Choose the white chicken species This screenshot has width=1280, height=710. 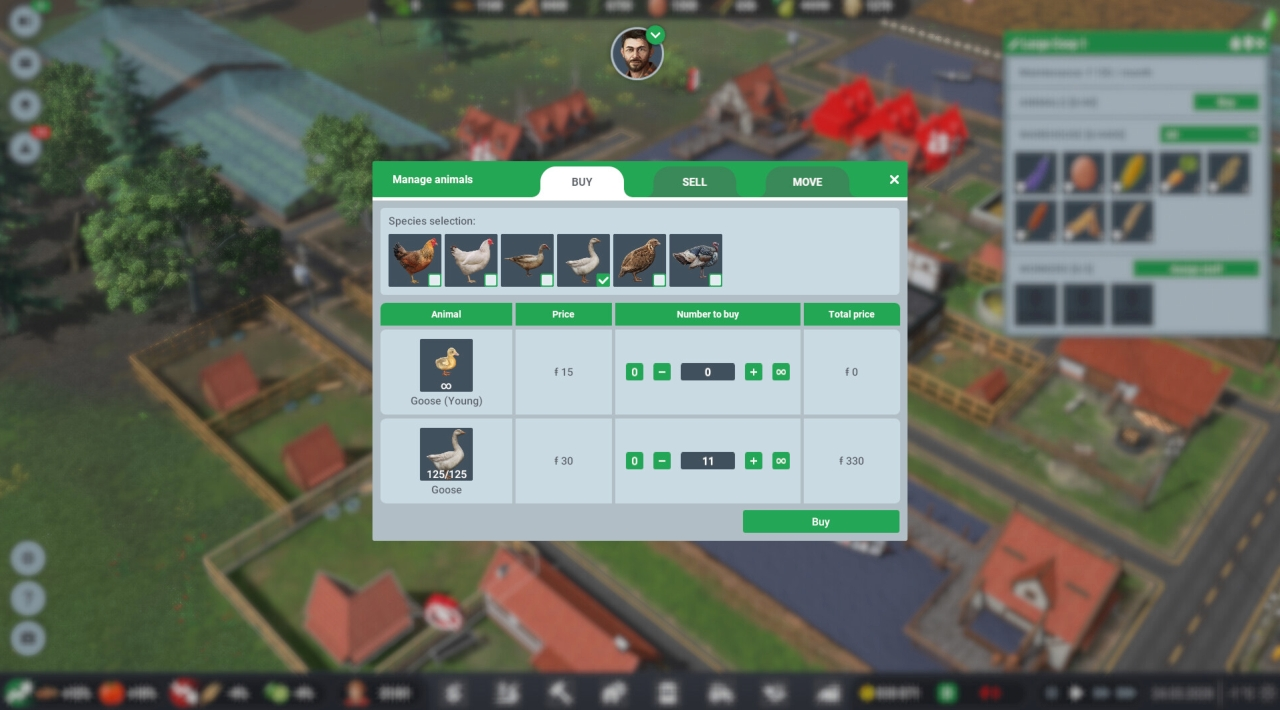470,260
